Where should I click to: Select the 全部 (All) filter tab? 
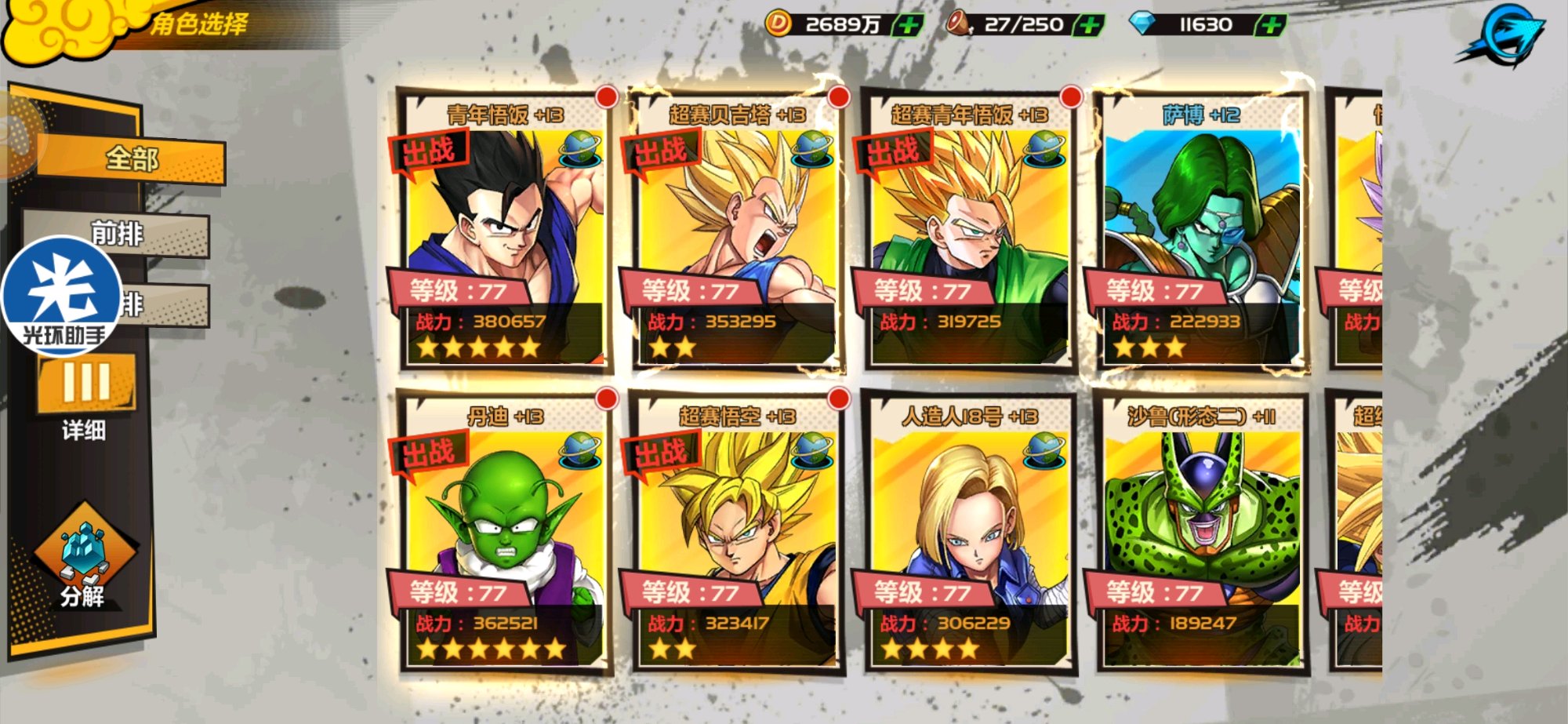point(131,159)
